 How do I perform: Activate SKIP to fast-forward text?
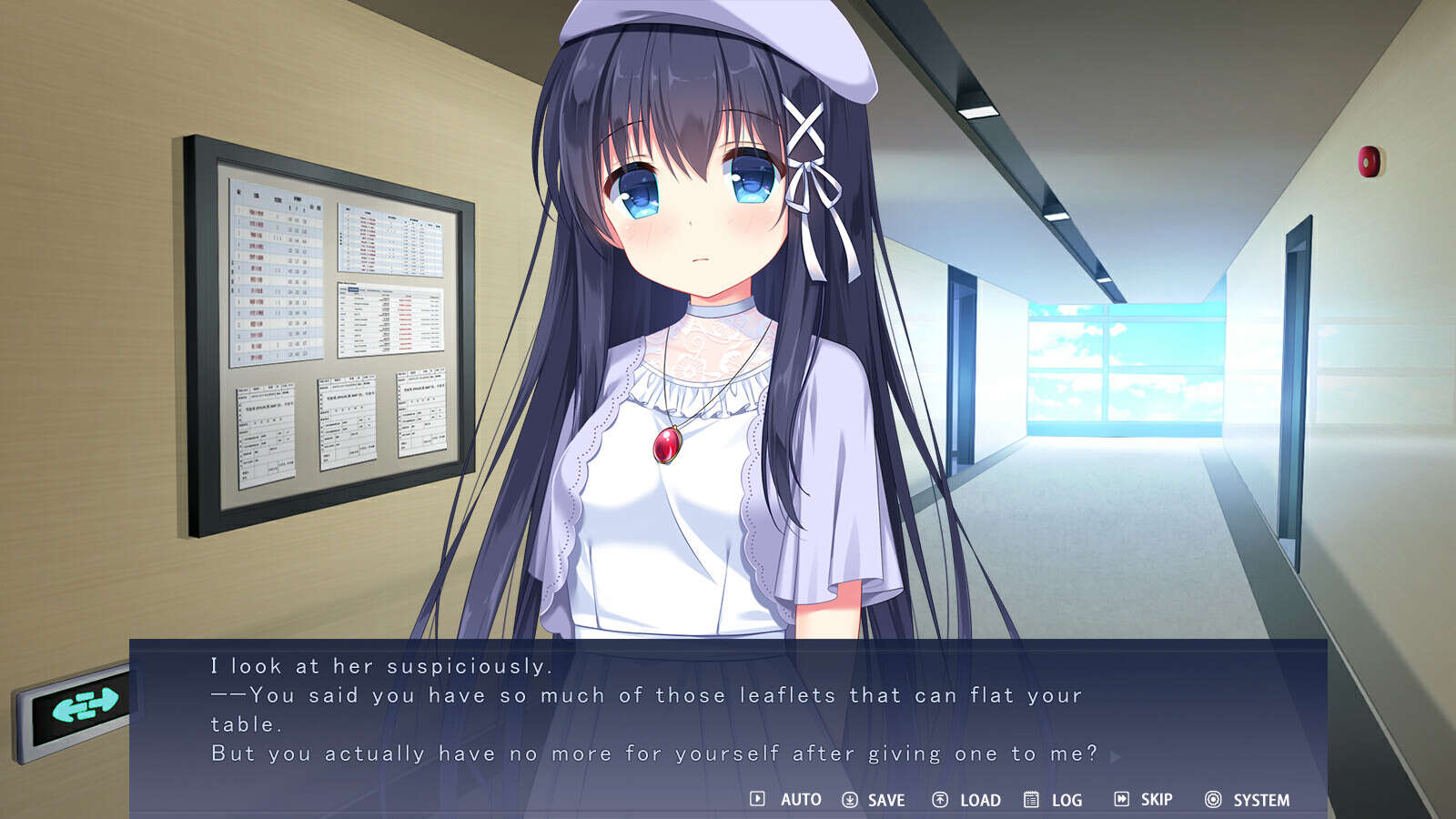[1143, 800]
